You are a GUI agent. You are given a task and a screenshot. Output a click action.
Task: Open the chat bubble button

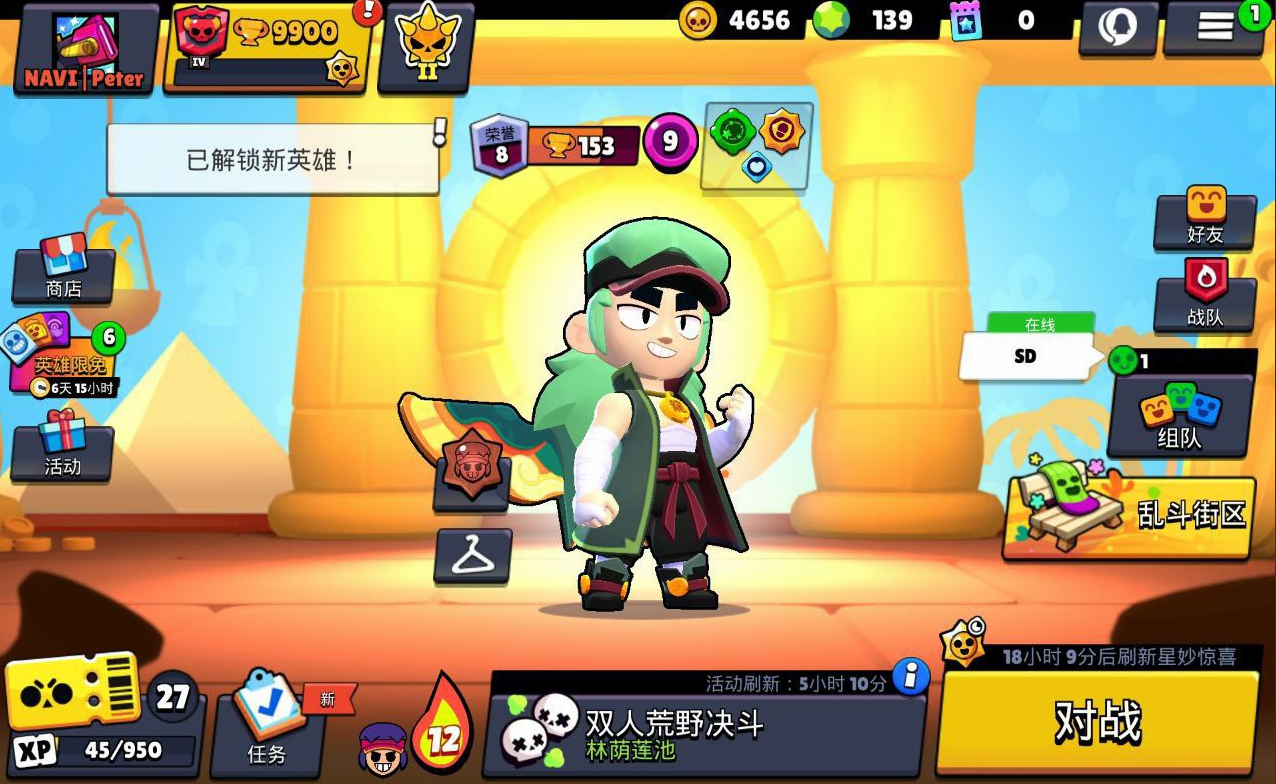pyautogui.click(x=1117, y=28)
